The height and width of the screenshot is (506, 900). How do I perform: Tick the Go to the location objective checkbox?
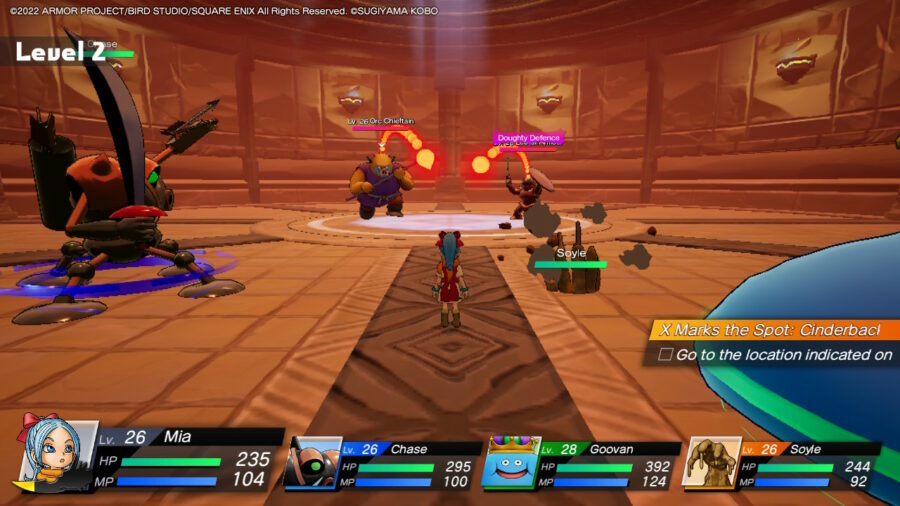665,354
